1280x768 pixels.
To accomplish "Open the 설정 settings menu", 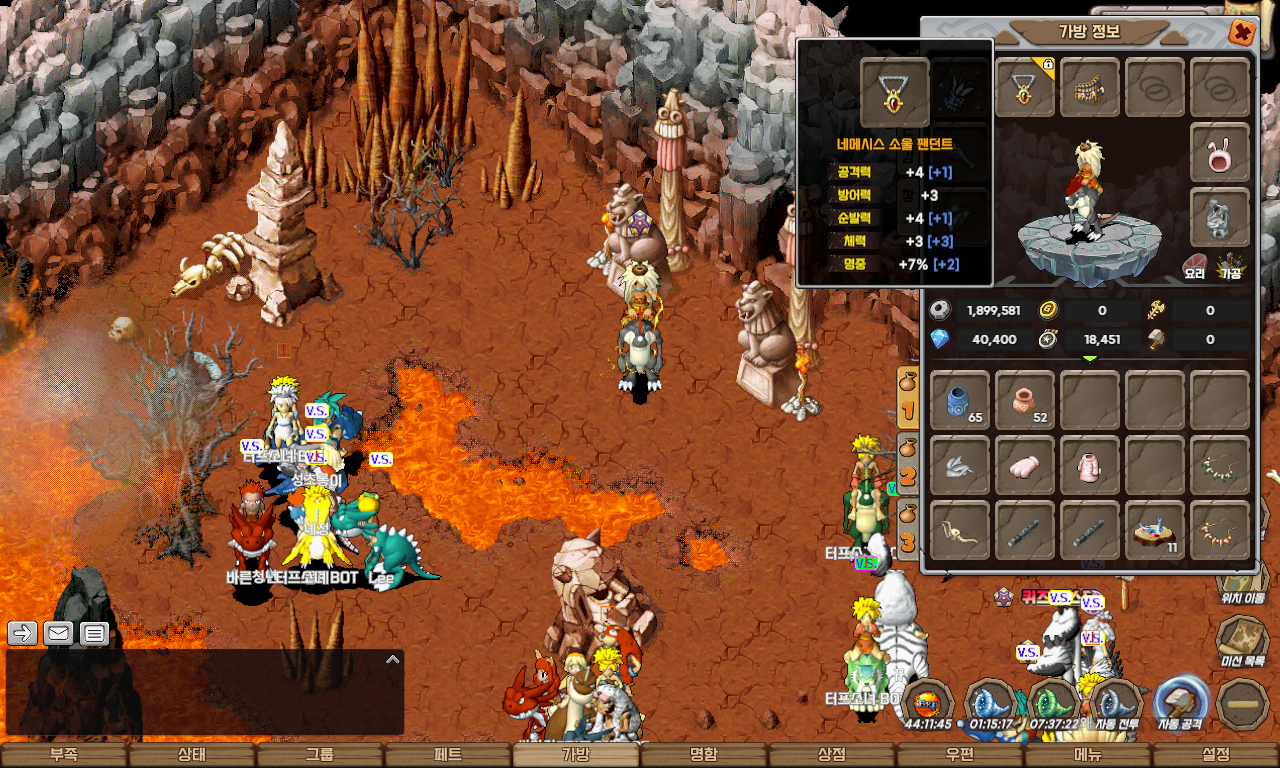I will (x=1216, y=755).
